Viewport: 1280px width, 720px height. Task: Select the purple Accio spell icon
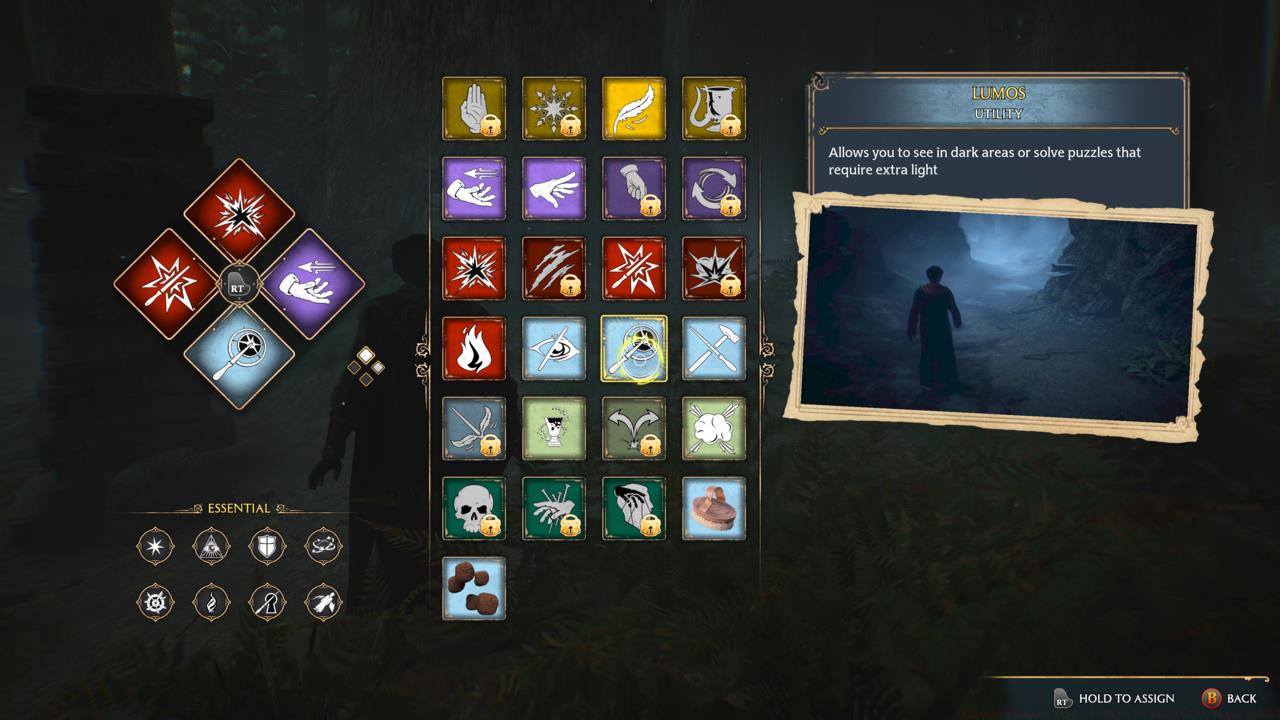coord(474,189)
